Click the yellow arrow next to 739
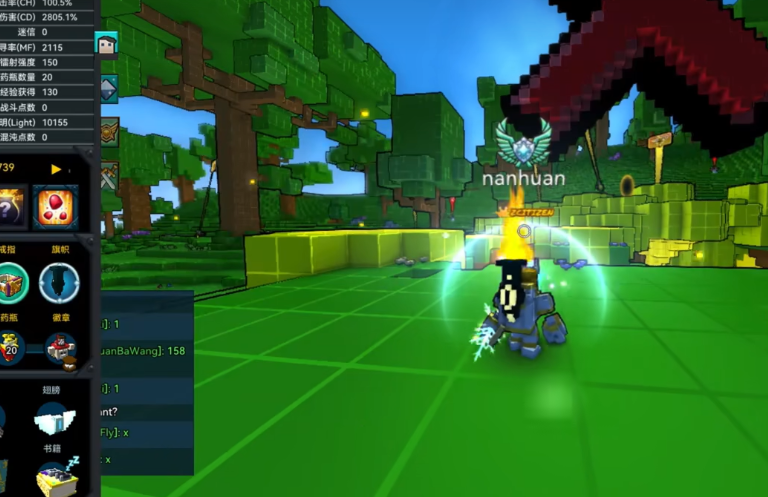Viewport: 768px width, 497px height. [x=57, y=169]
